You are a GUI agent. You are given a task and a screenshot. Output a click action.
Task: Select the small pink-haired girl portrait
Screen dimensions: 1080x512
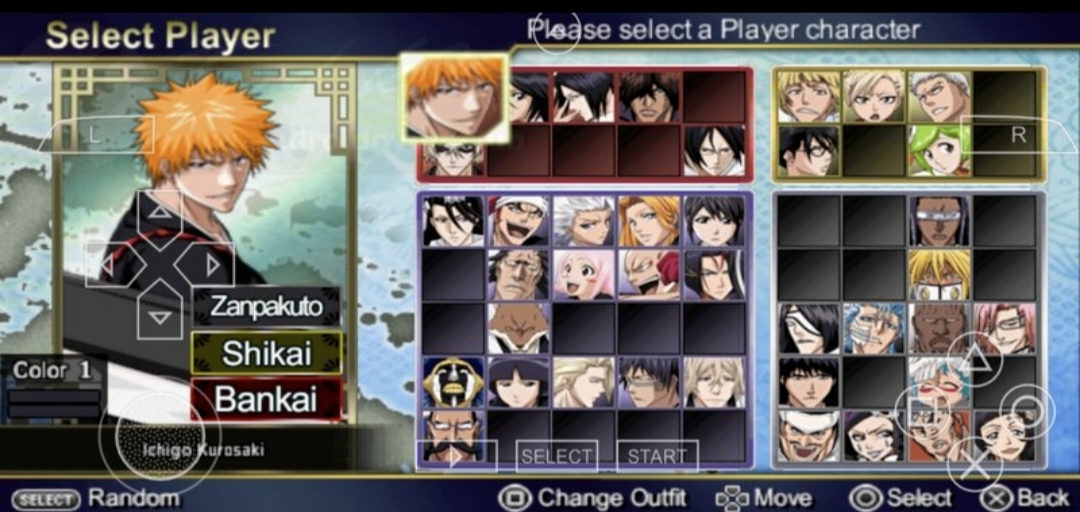click(583, 274)
